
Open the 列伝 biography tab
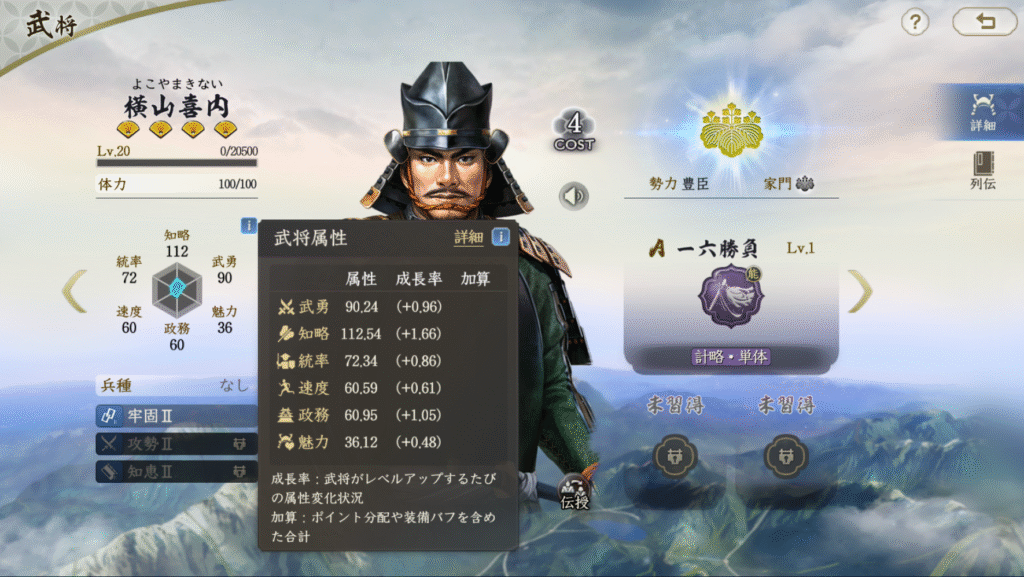[982, 170]
